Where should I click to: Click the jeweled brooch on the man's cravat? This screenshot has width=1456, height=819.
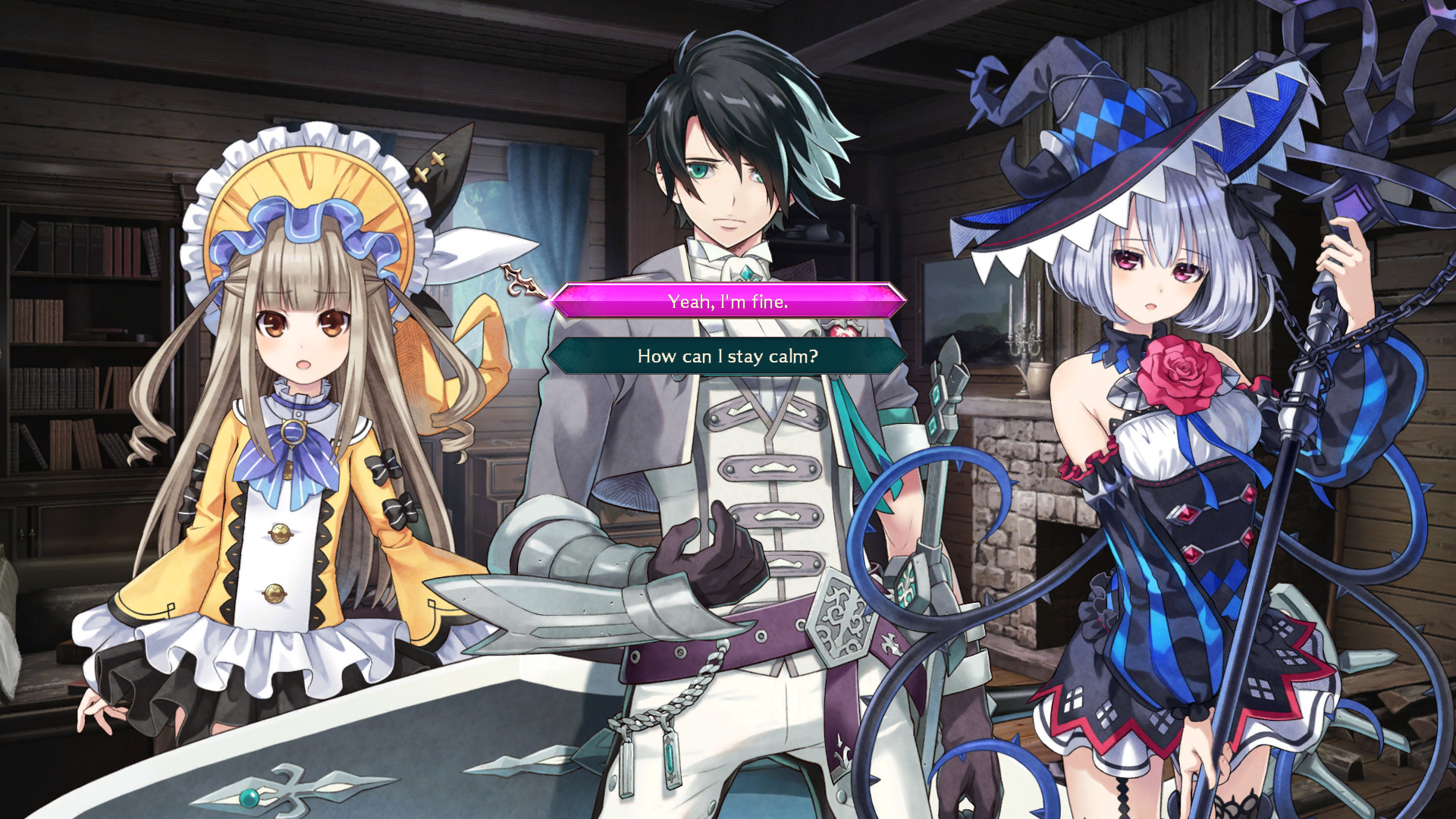[x=747, y=271]
